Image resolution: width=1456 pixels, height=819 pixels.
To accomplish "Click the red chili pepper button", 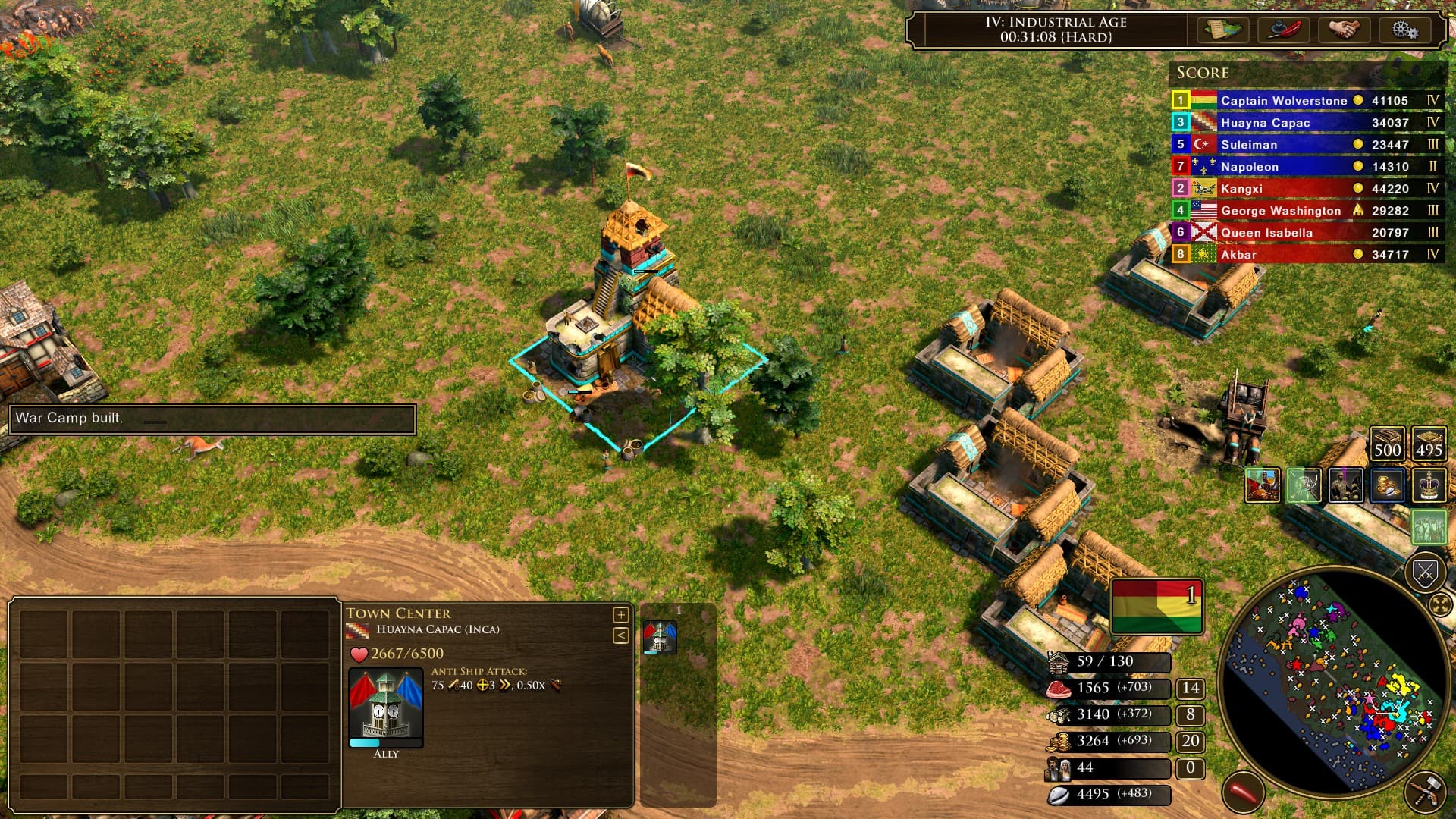I will pos(1243,792).
